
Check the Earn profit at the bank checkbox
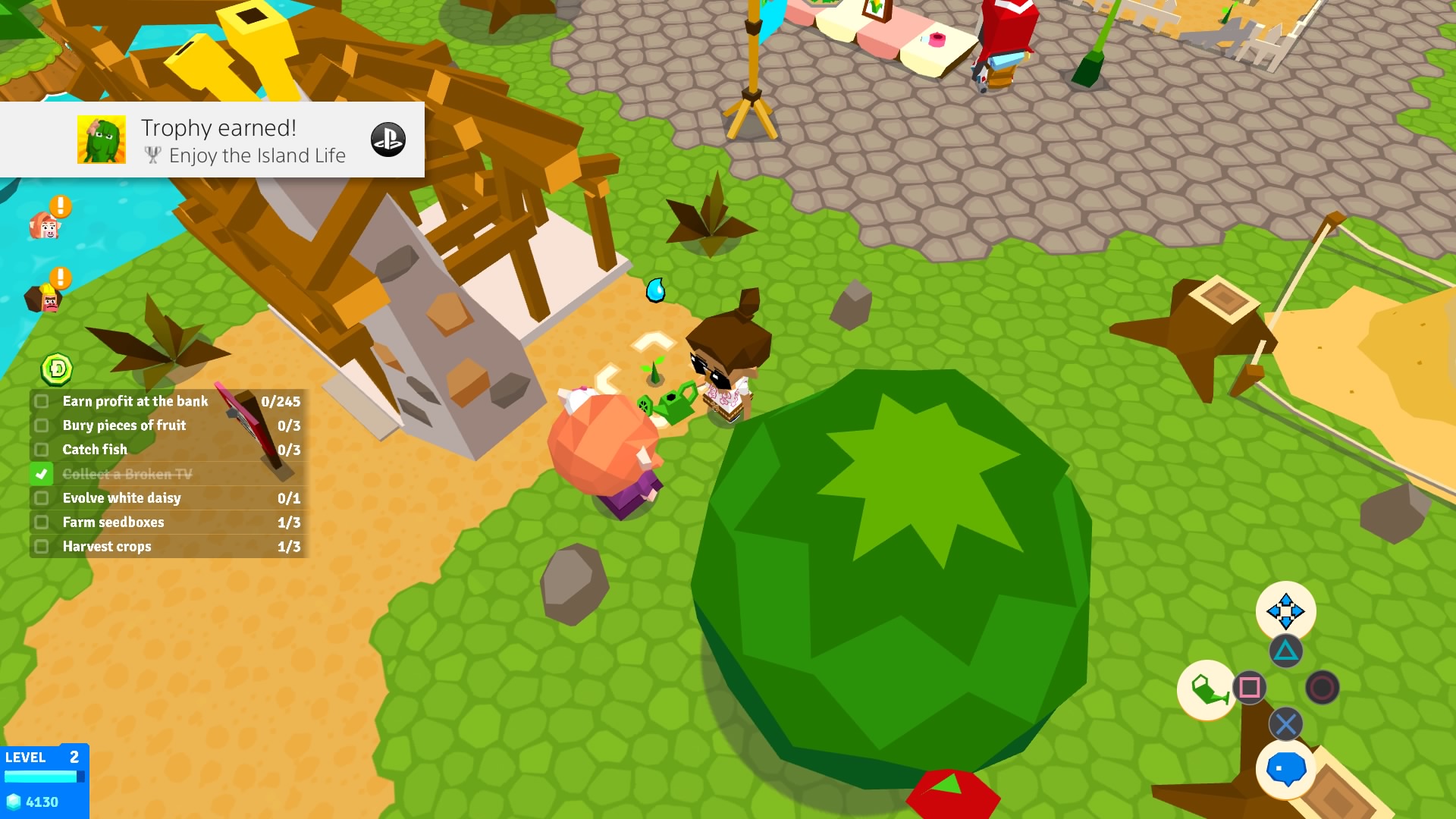tap(40, 401)
